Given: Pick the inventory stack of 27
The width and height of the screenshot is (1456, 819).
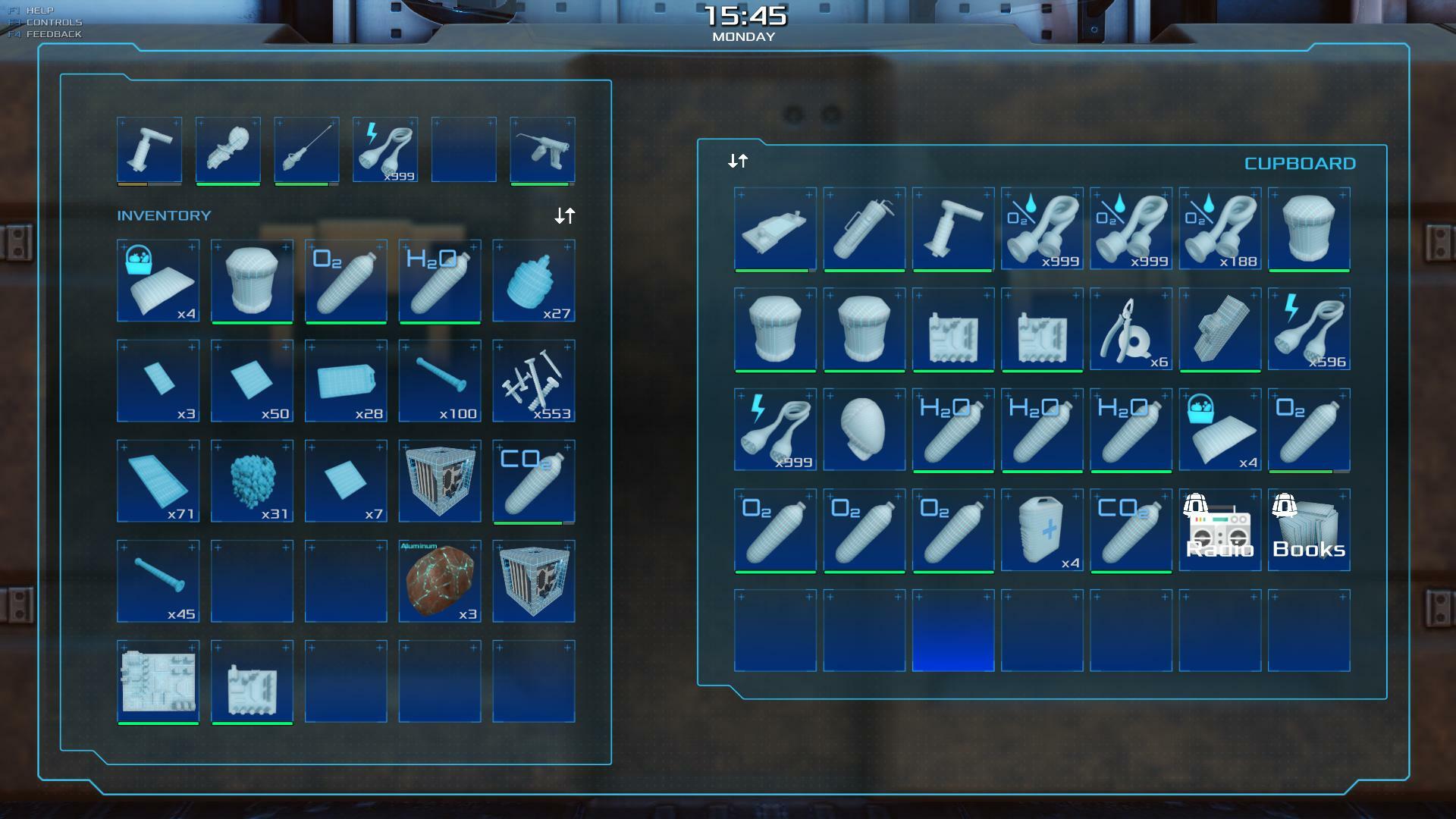Looking at the screenshot, I should click(534, 281).
